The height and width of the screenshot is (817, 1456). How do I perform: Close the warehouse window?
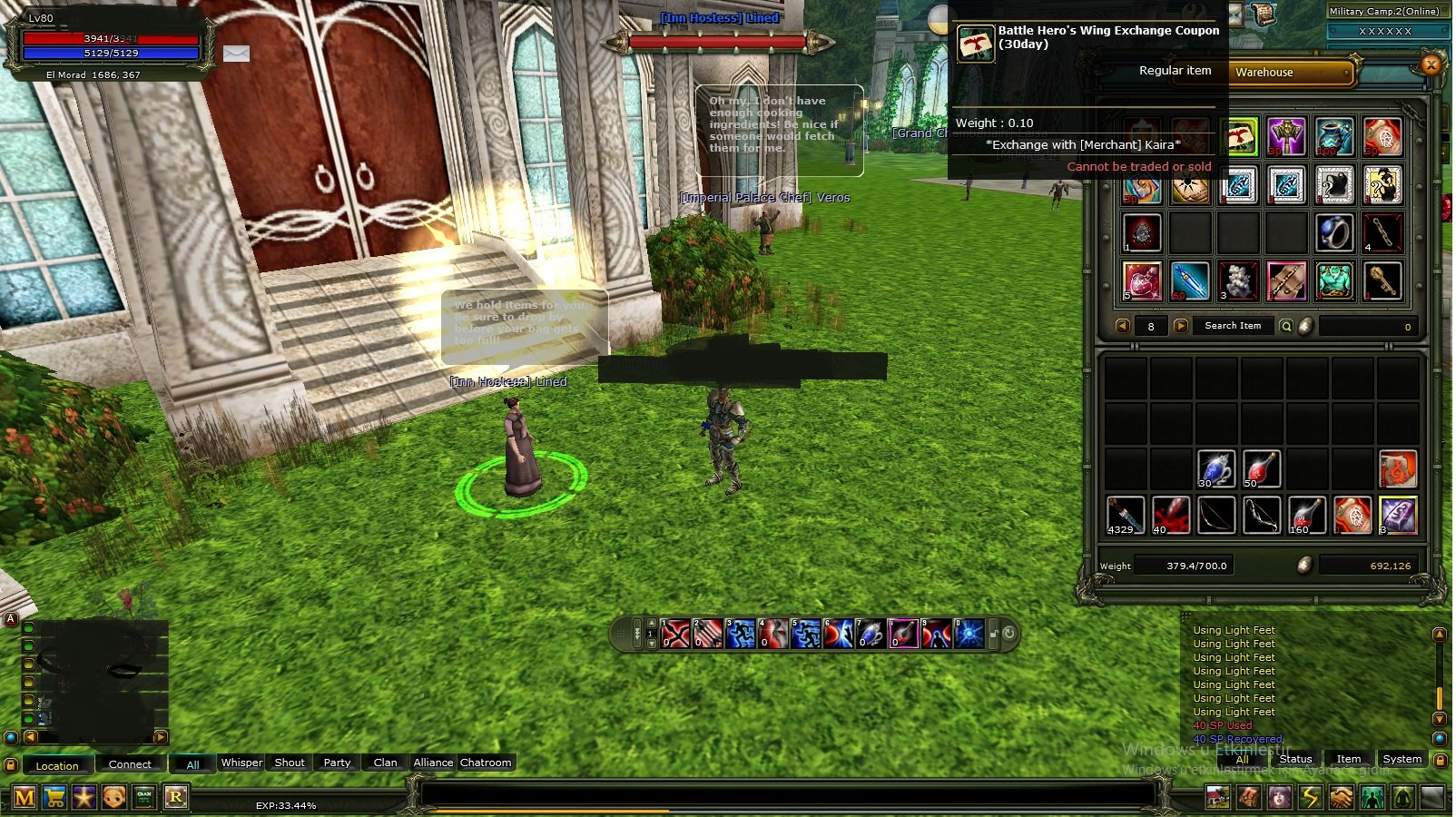pos(1431,64)
